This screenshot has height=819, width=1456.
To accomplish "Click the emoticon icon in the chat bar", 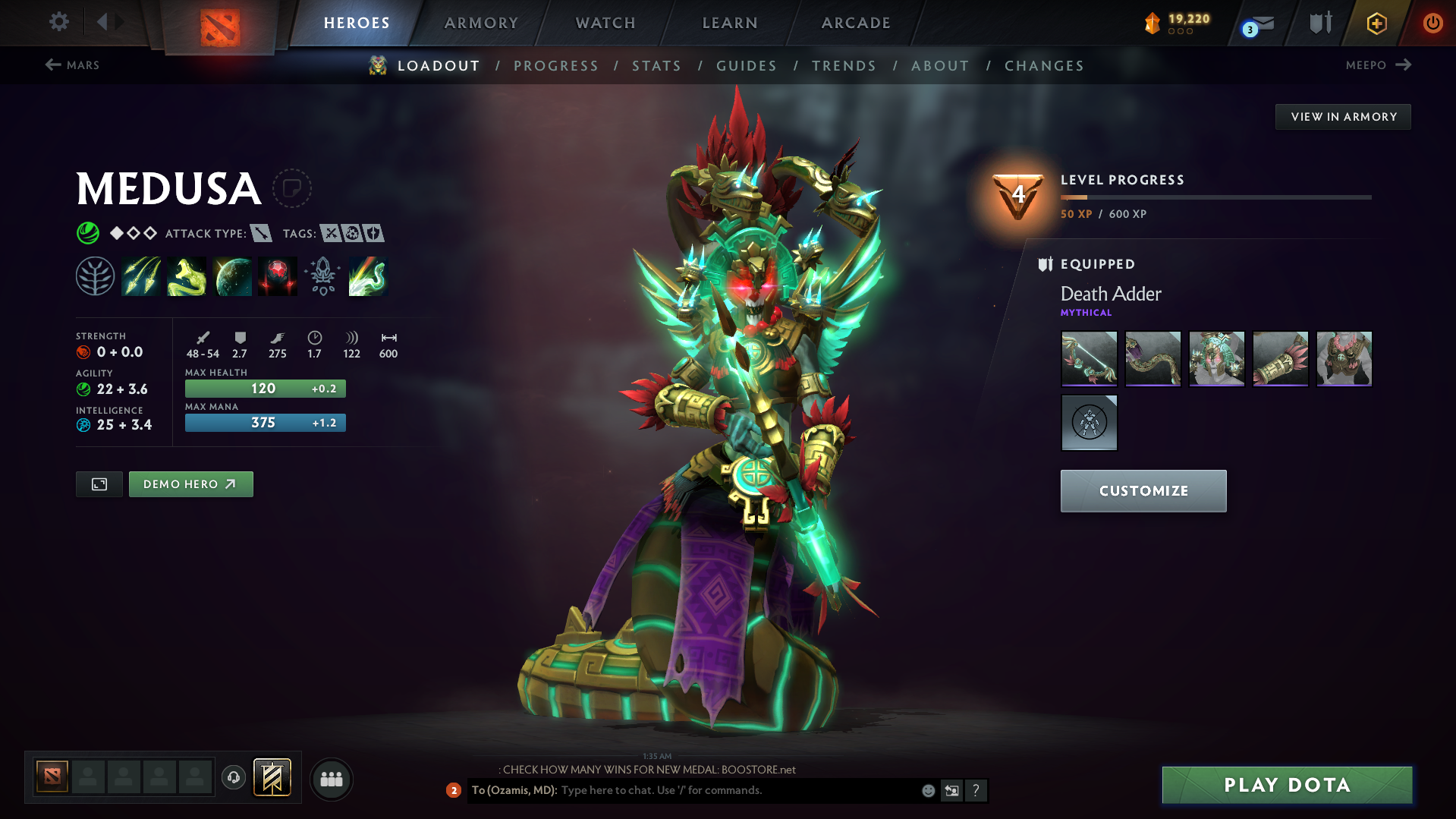I will coord(927,790).
